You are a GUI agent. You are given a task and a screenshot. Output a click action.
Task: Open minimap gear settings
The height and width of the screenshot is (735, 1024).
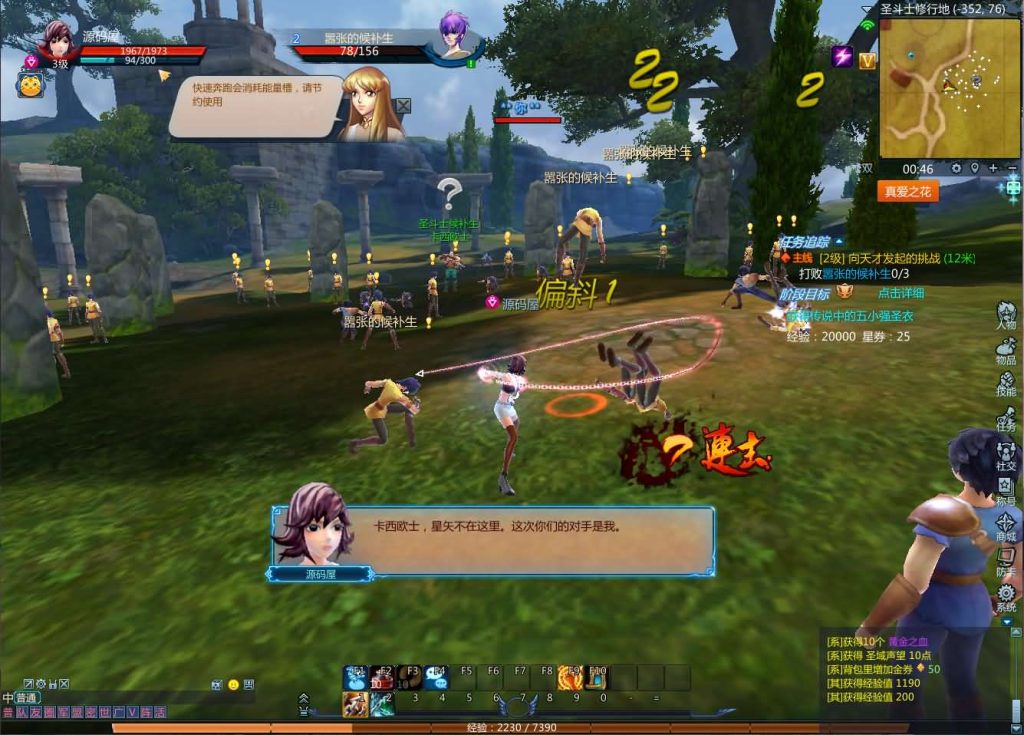coord(956,169)
